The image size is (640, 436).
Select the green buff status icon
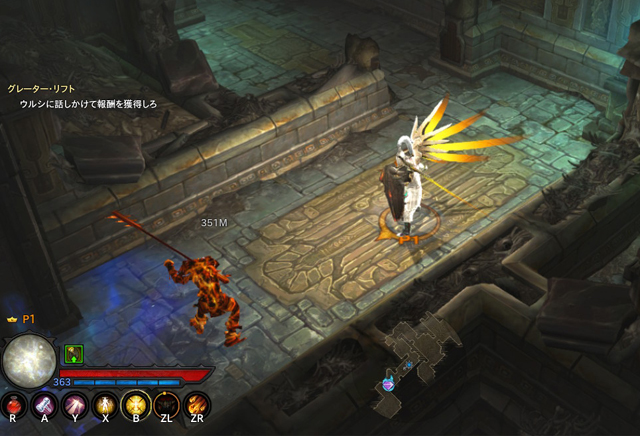(x=73, y=353)
